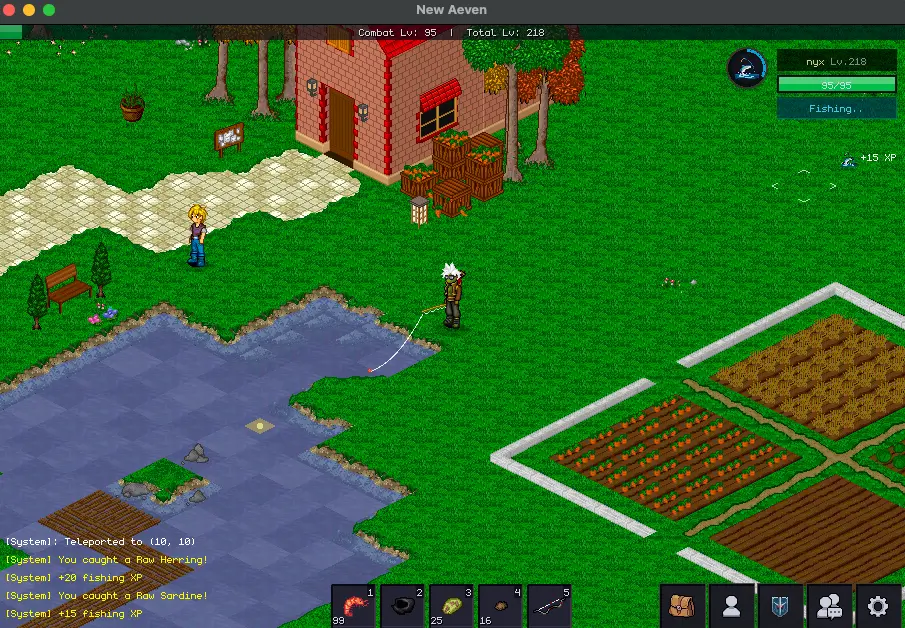Image resolution: width=905 pixels, height=628 pixels.
Task: Click the right arrow of the camera pad
Action: click(x=833, y=186)
